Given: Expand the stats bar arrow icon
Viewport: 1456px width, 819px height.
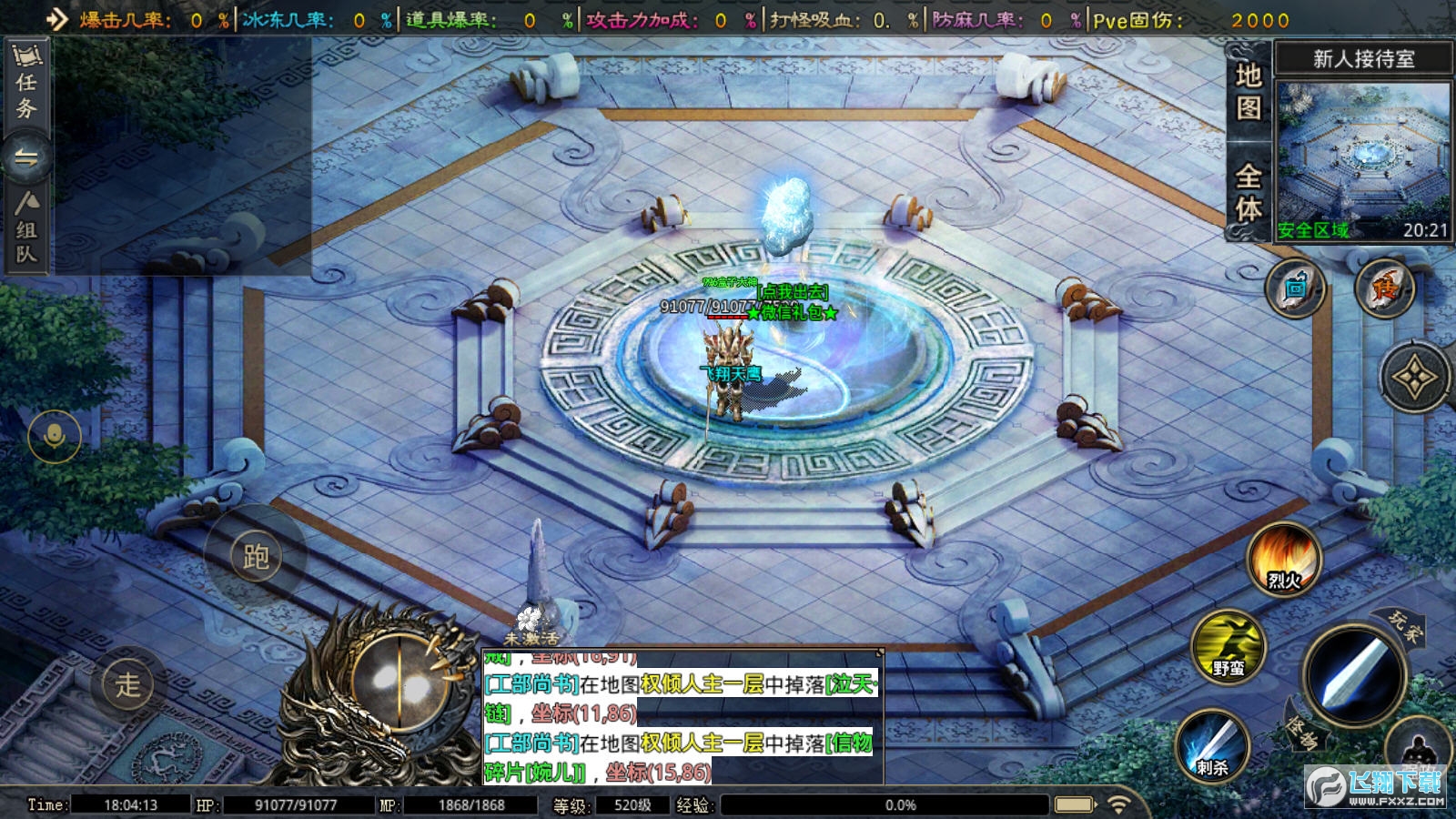Looking at the screenshot, I should pos(56,19).
